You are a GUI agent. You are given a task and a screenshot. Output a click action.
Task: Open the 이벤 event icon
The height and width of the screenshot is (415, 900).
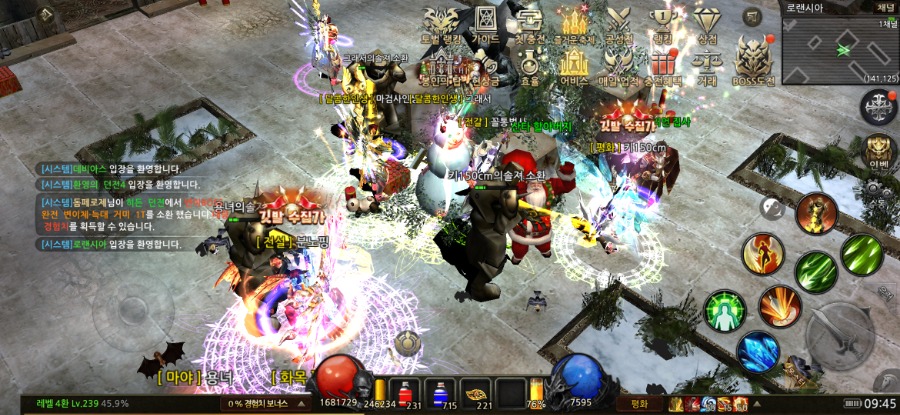(x=877, y=151)
